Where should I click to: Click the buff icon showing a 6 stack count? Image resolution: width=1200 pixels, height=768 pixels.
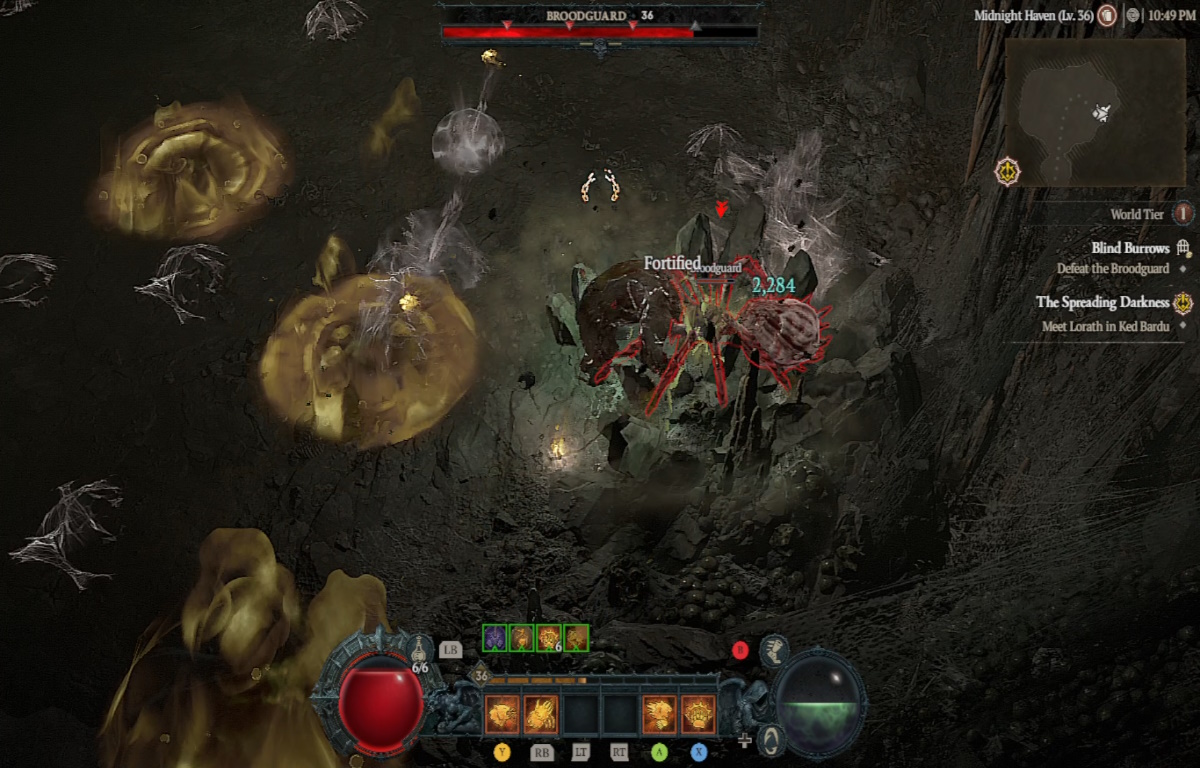pyautogui.click(x=548, y=638)
